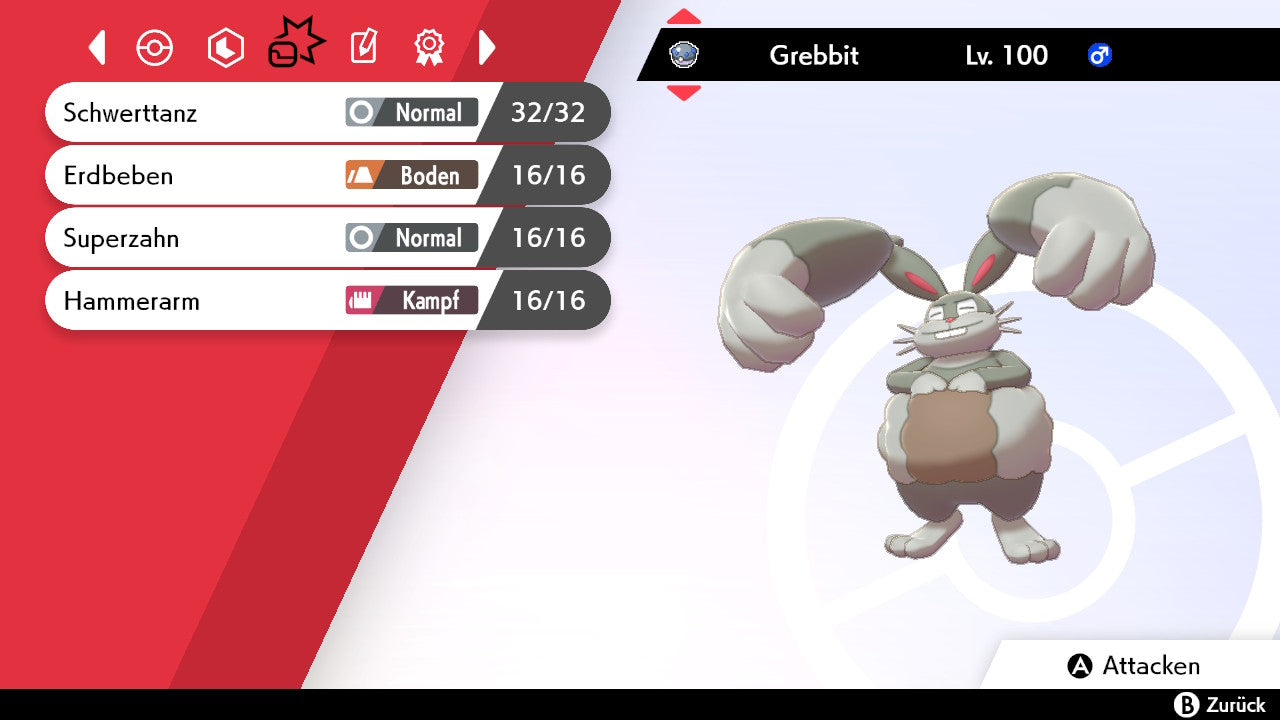Go back with the Zurück option
1280x720 pixels.
[1220, 705]
